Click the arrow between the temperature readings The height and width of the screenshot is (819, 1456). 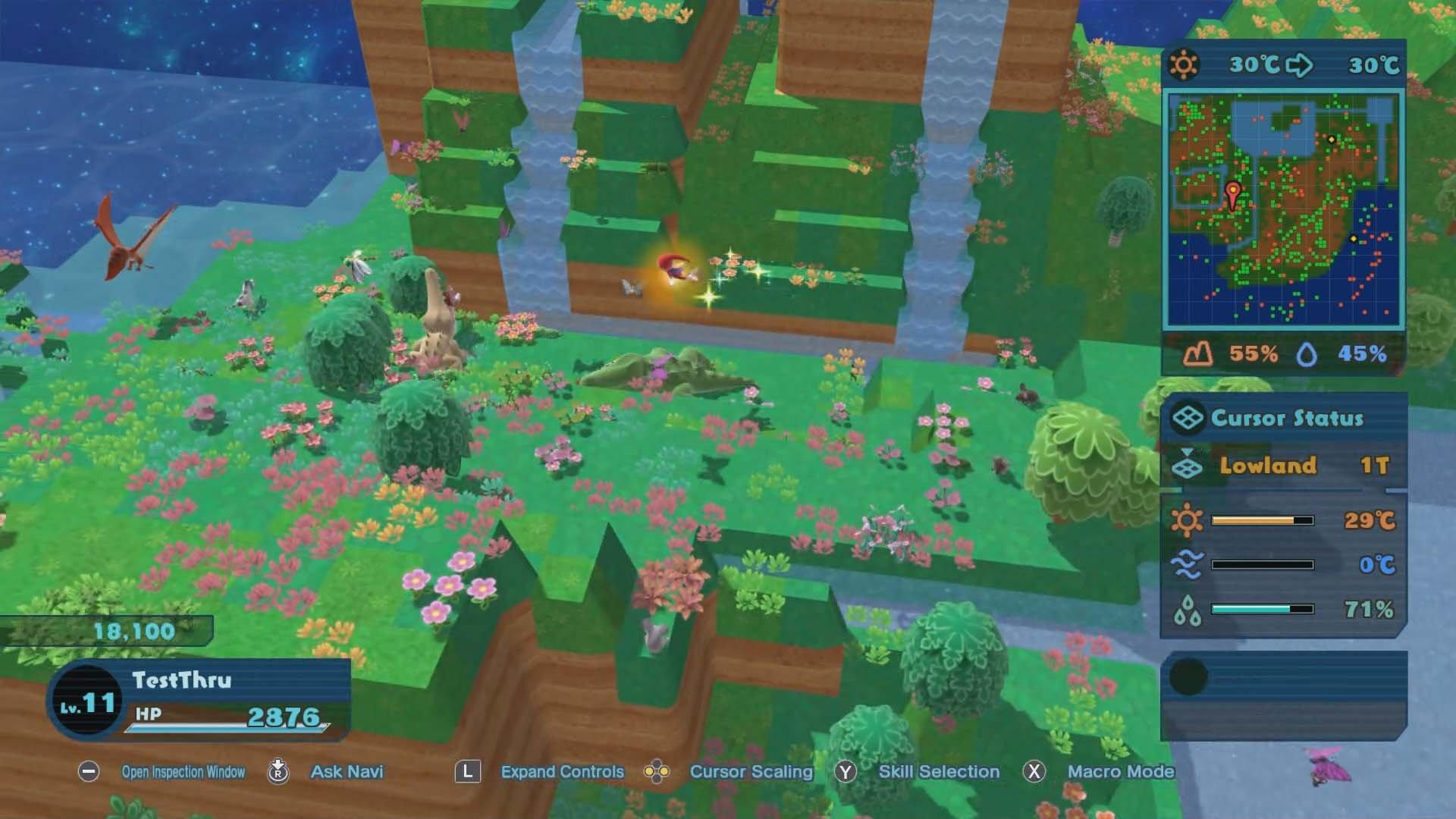pos(1298,65)
